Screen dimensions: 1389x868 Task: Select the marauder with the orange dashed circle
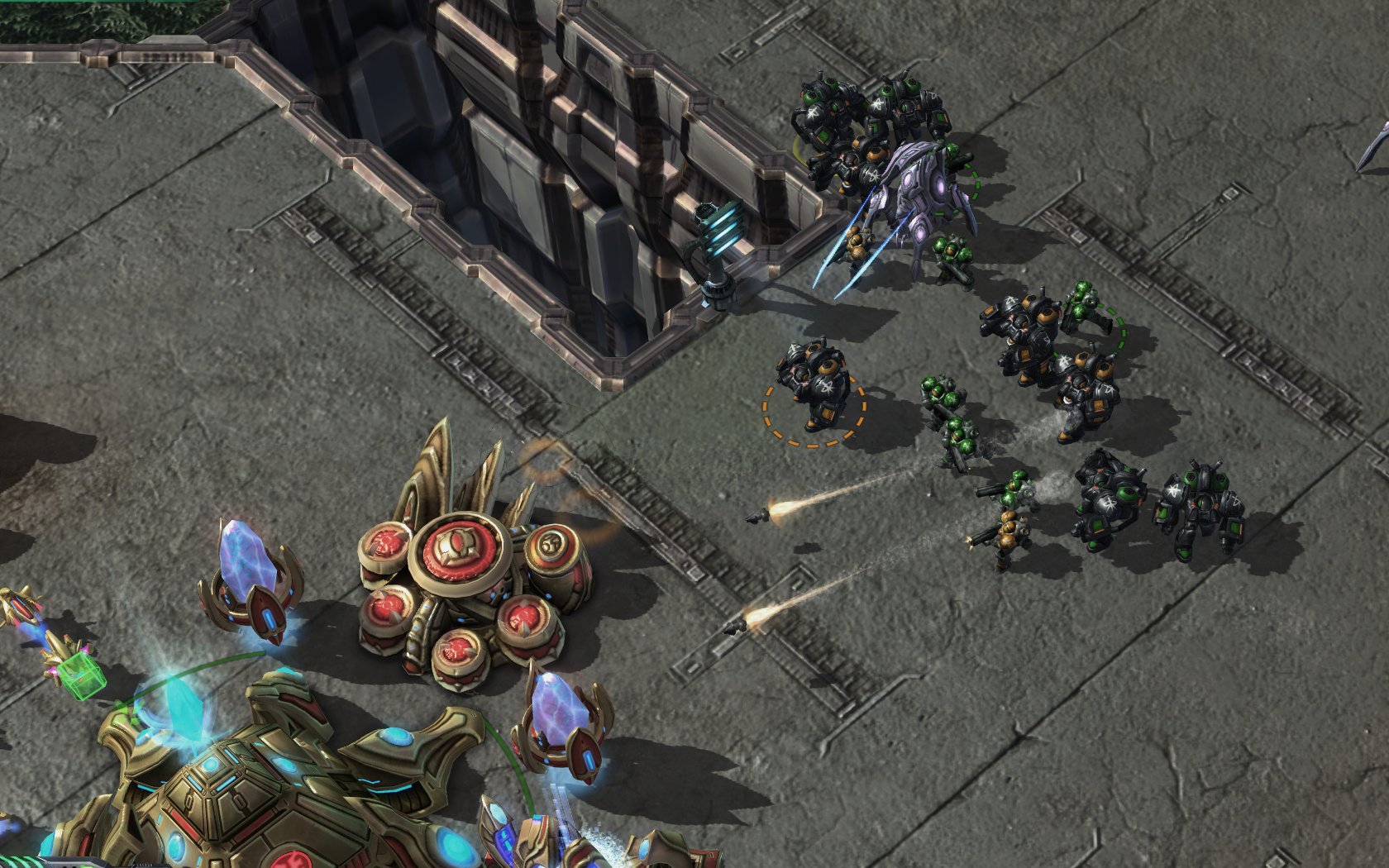pyautogui.click(x=813, y=384)
